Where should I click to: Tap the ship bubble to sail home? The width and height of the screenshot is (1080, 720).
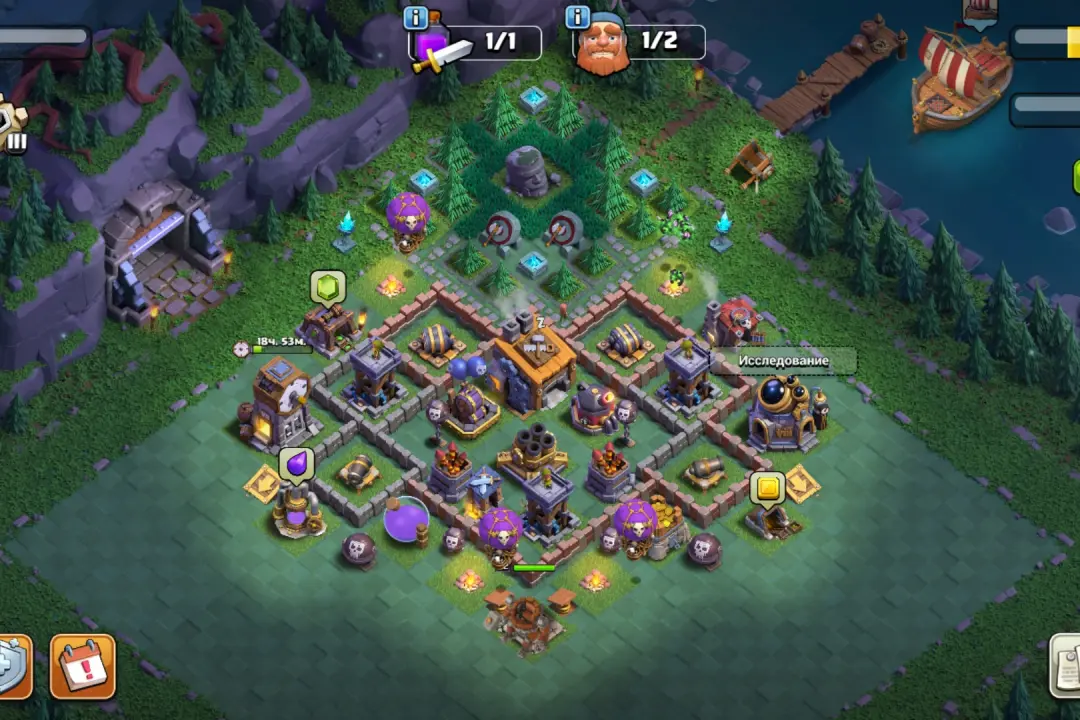coord(980,10)
